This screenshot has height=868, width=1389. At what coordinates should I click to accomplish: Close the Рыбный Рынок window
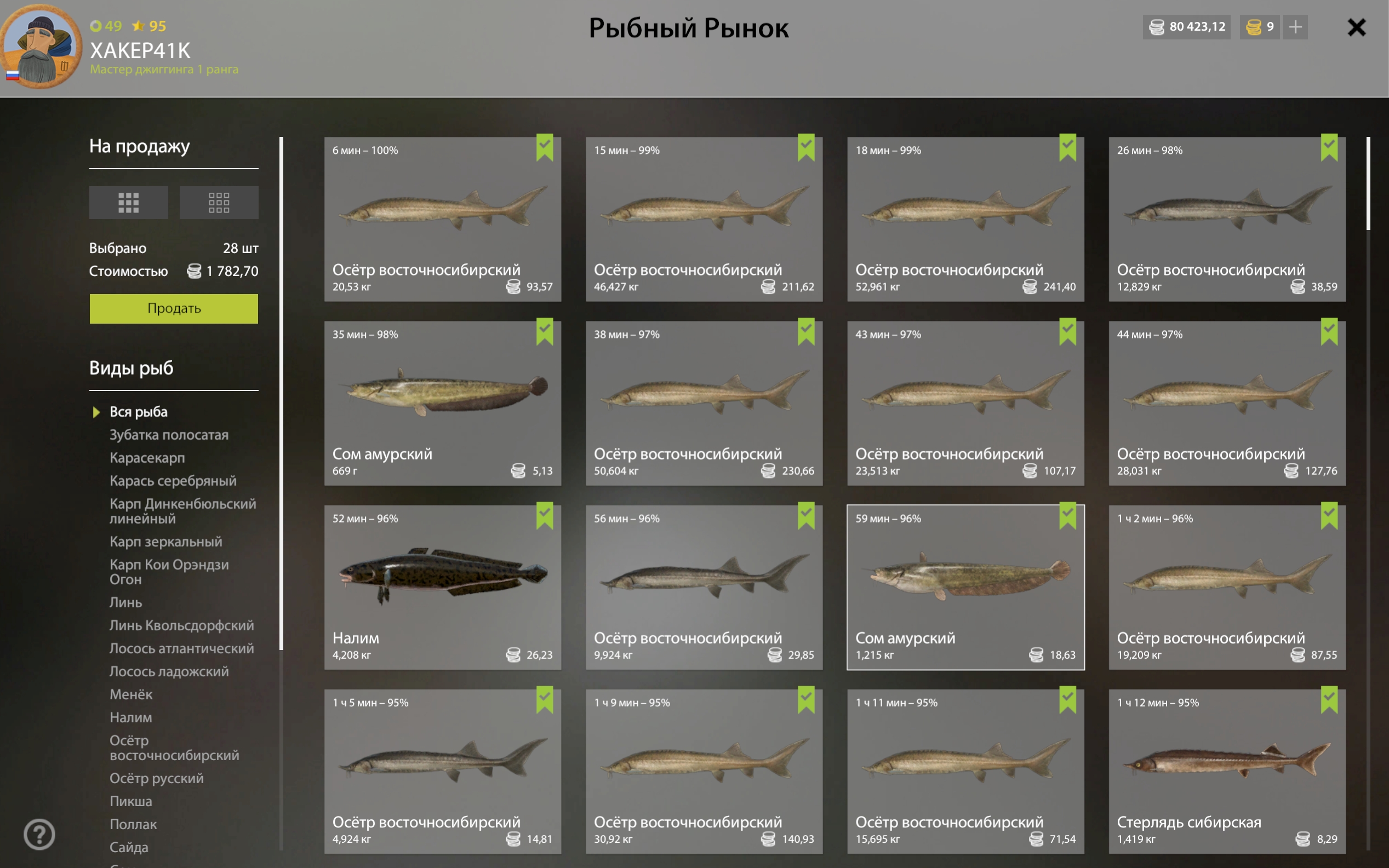(1356, 27)
